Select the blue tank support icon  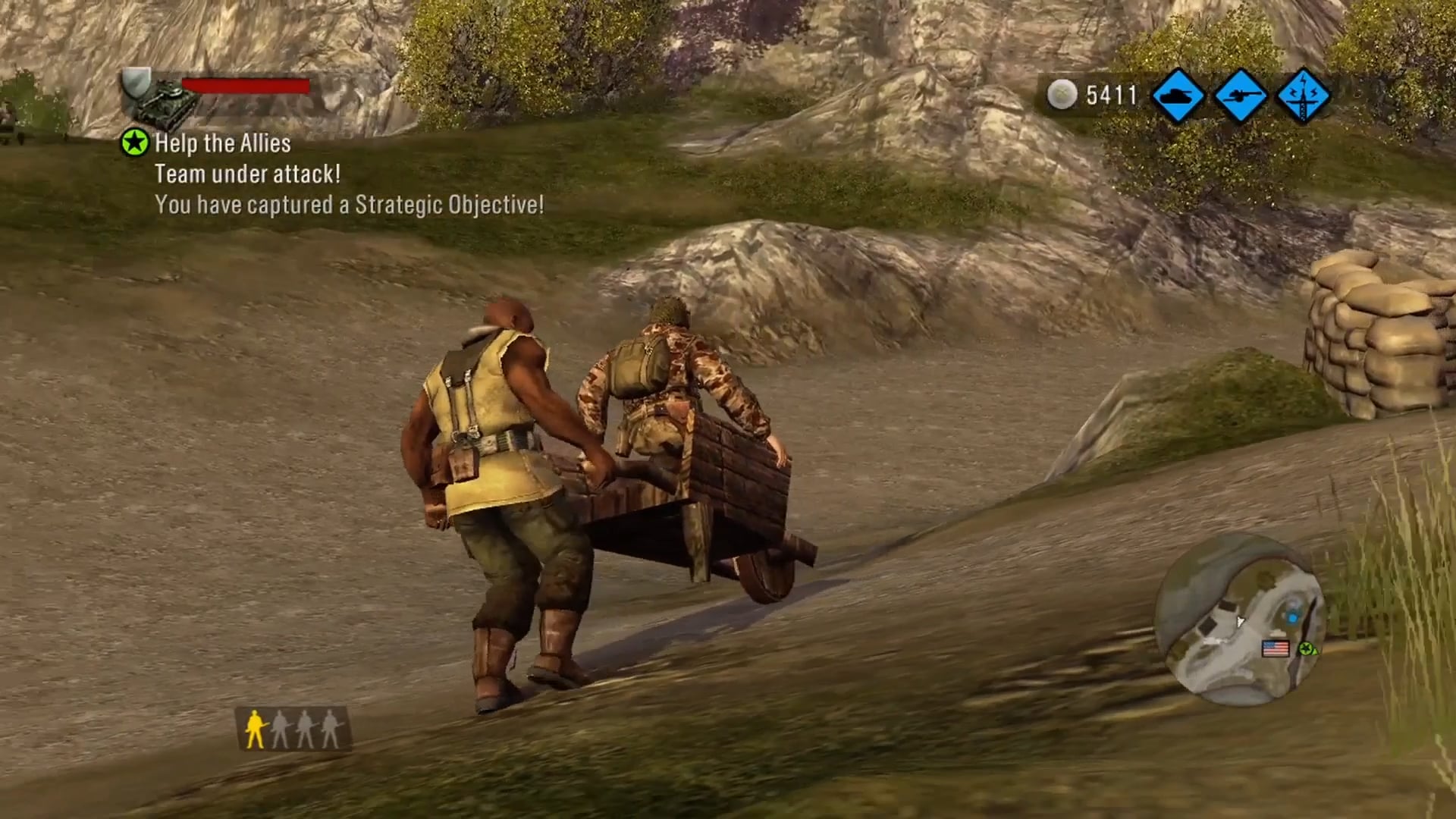click(1178, 96)
